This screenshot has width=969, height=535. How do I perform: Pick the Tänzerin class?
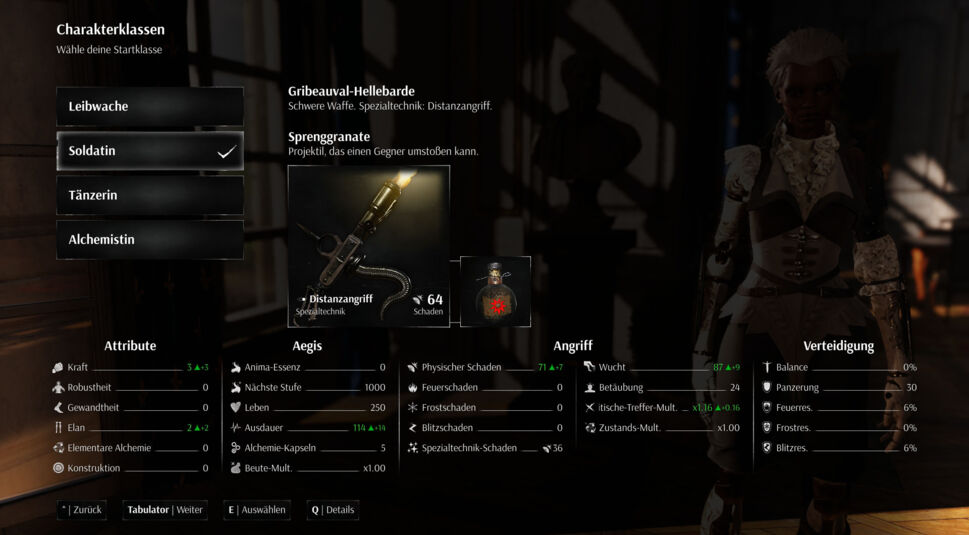150,195
